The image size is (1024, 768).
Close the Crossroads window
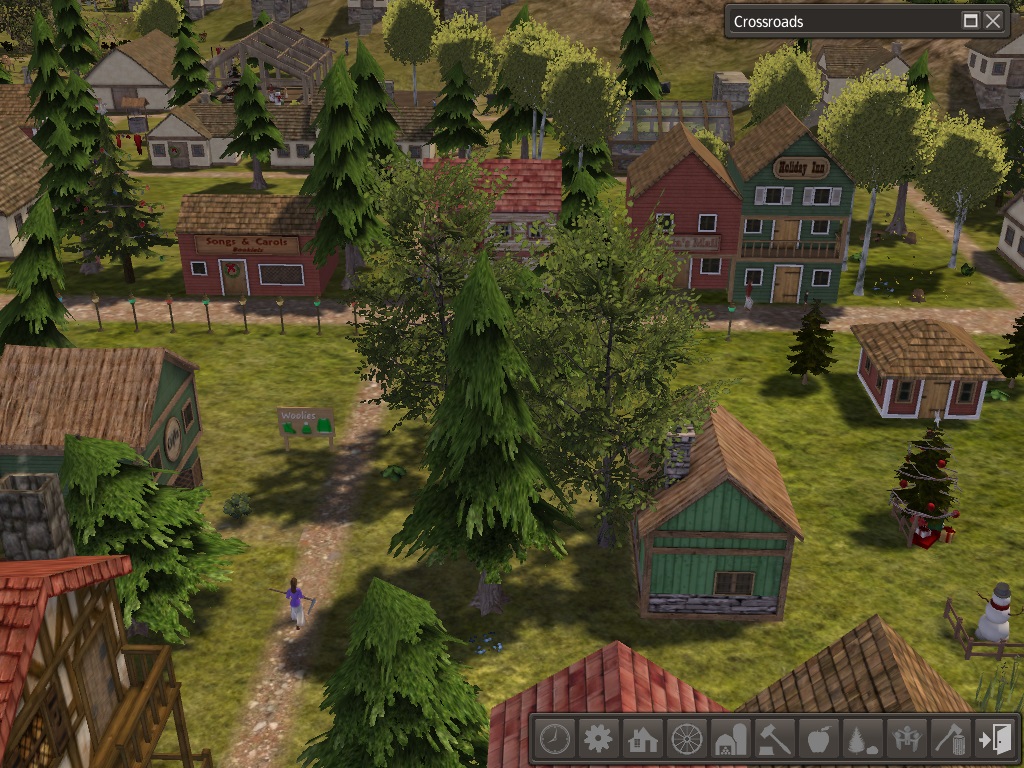[993, 21]
